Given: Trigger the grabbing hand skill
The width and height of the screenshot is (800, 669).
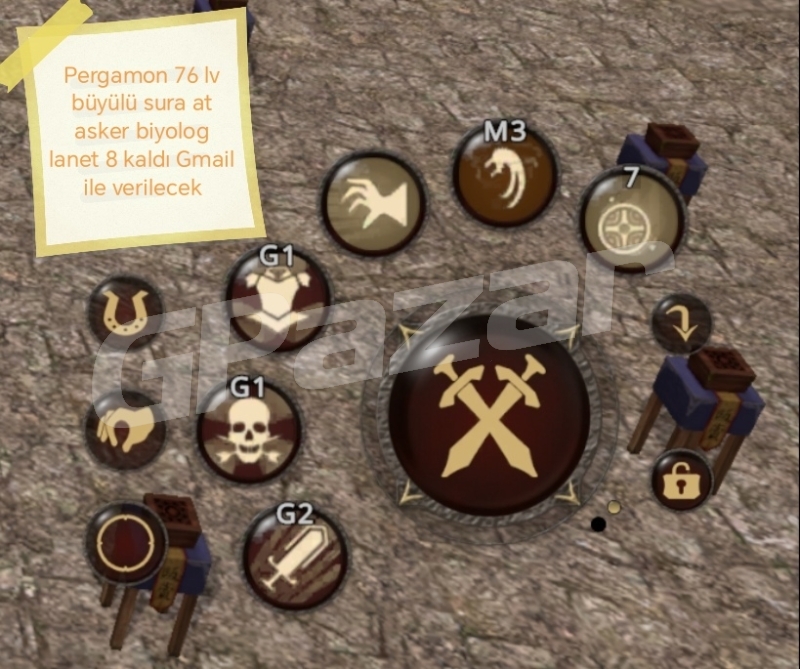Looking at the screenshot, I should pyautogui.click(x=374, y=203).
